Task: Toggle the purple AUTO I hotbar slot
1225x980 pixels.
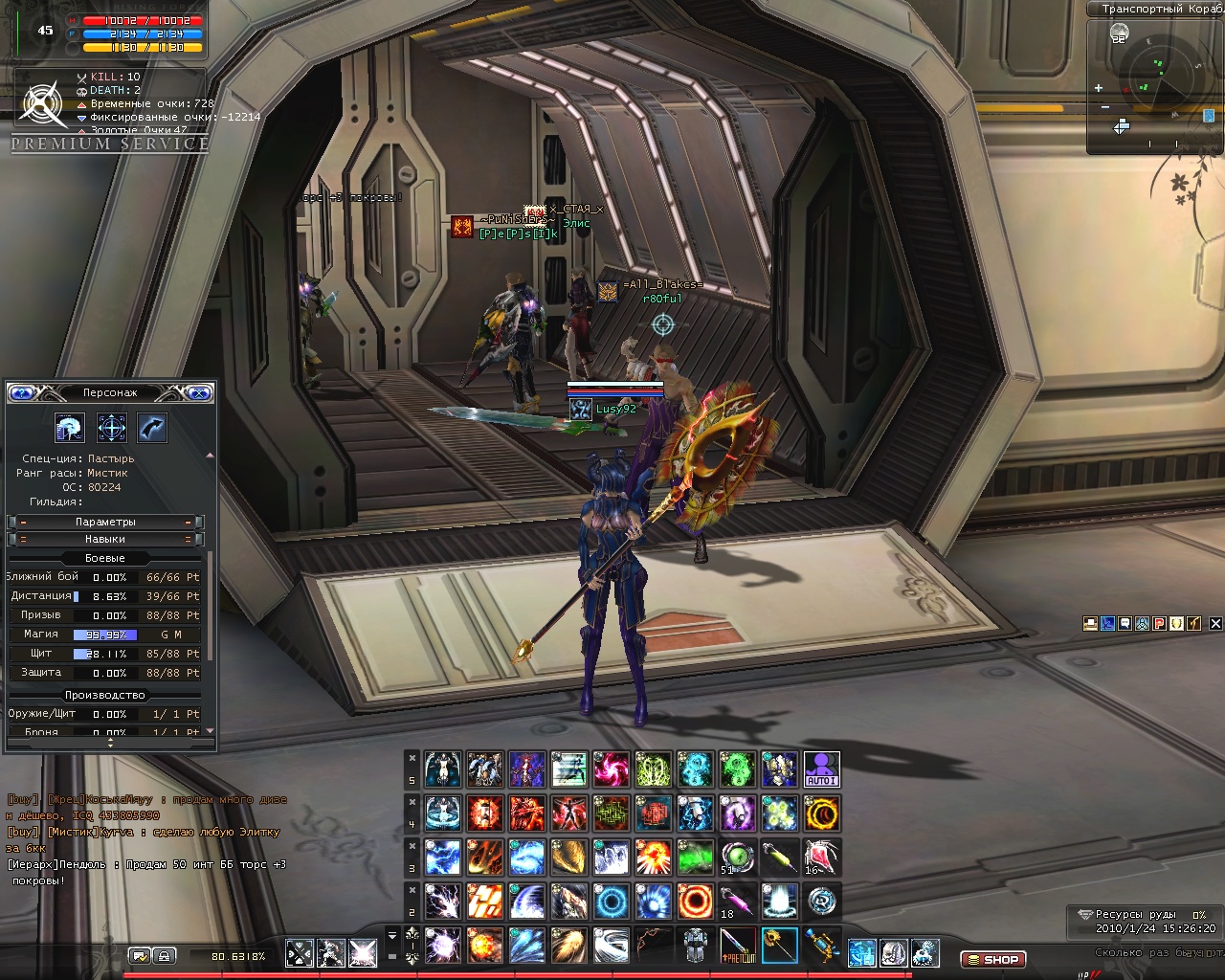Action: [821, 769]
